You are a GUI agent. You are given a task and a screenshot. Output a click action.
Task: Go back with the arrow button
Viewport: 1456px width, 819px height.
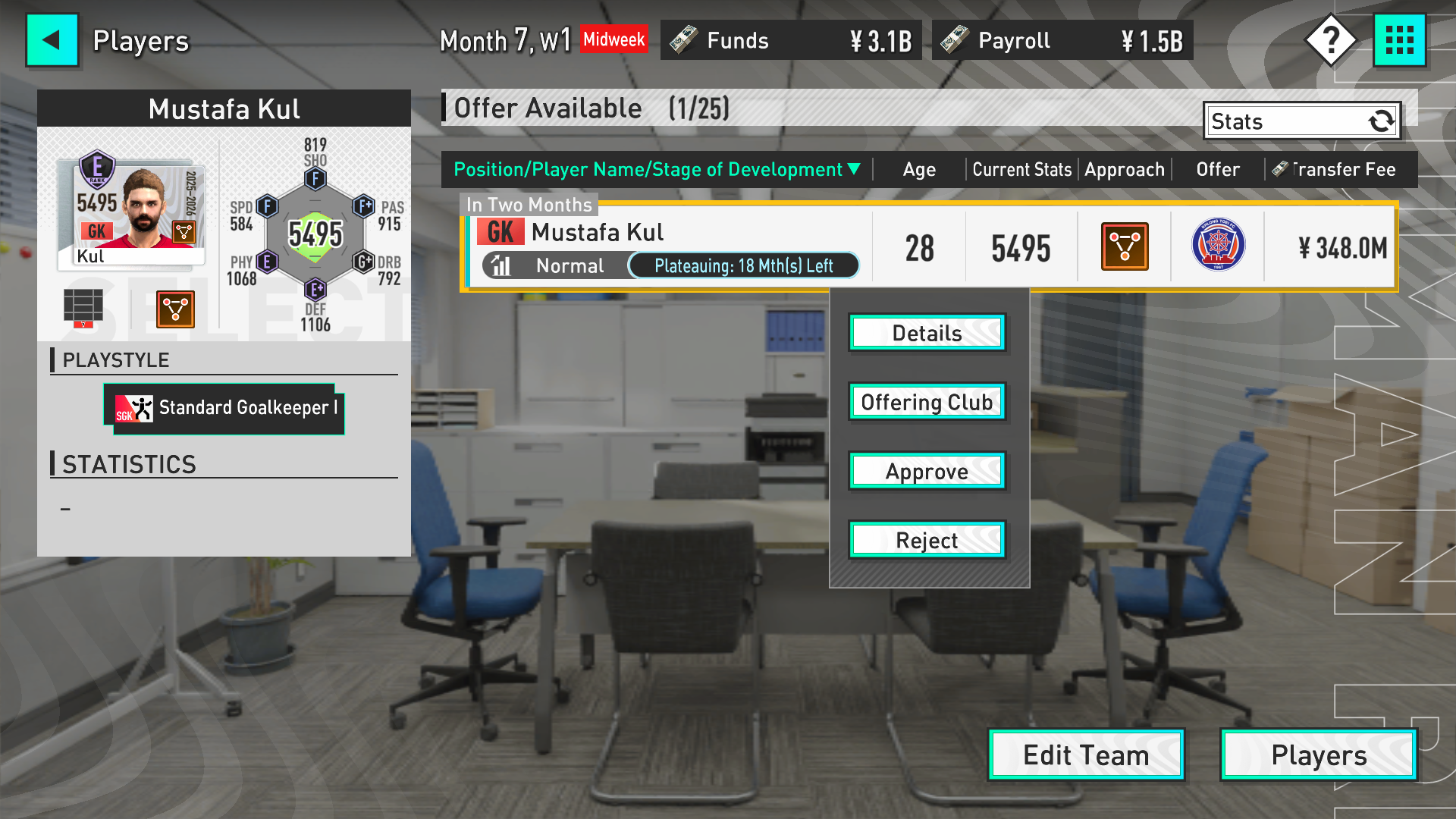pos(52,40)
